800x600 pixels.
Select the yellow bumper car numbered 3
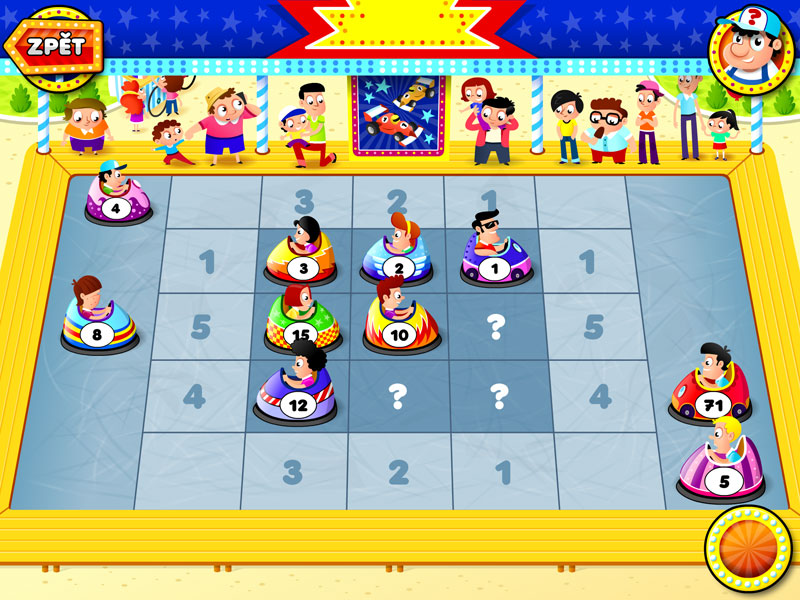coord(301,259)
